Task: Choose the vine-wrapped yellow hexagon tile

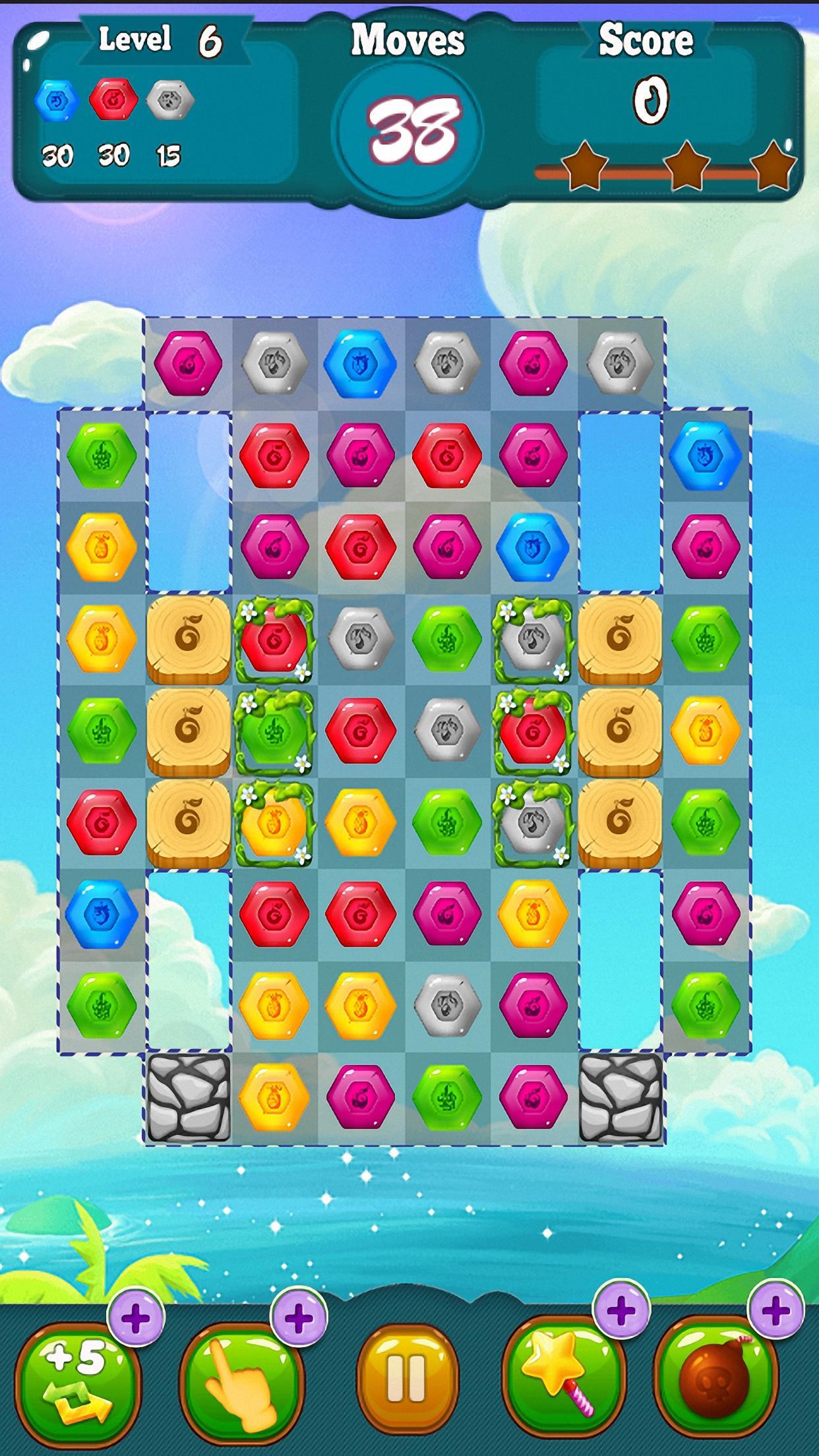Action: (x=274, y=822)
